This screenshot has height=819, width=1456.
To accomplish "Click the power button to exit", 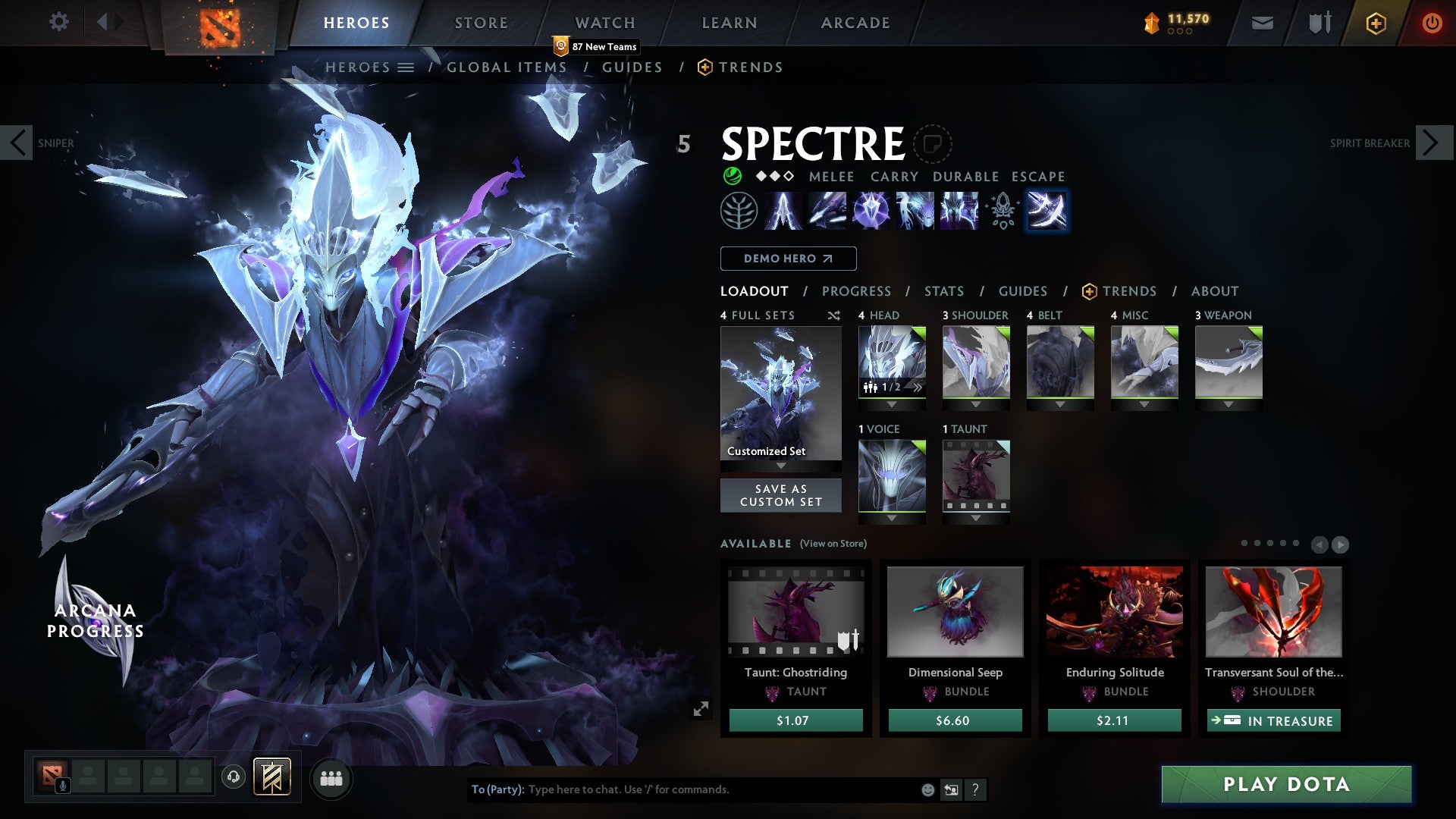I will click(1432, 23).
